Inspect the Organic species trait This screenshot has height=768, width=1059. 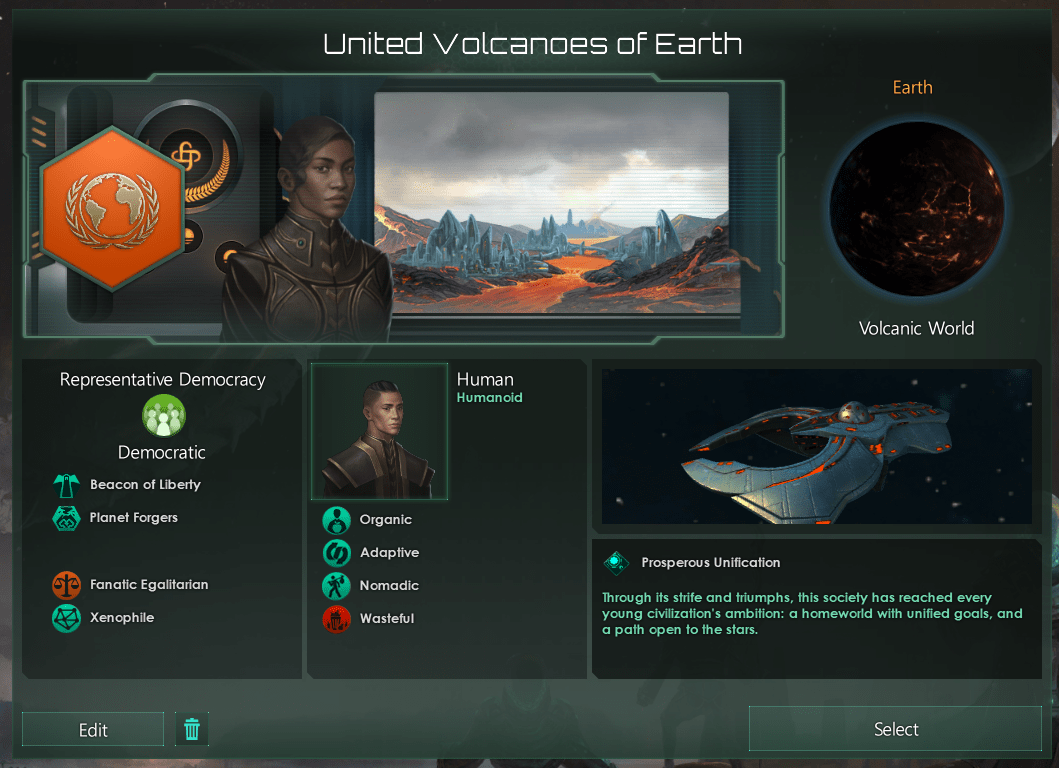[337, 520]
